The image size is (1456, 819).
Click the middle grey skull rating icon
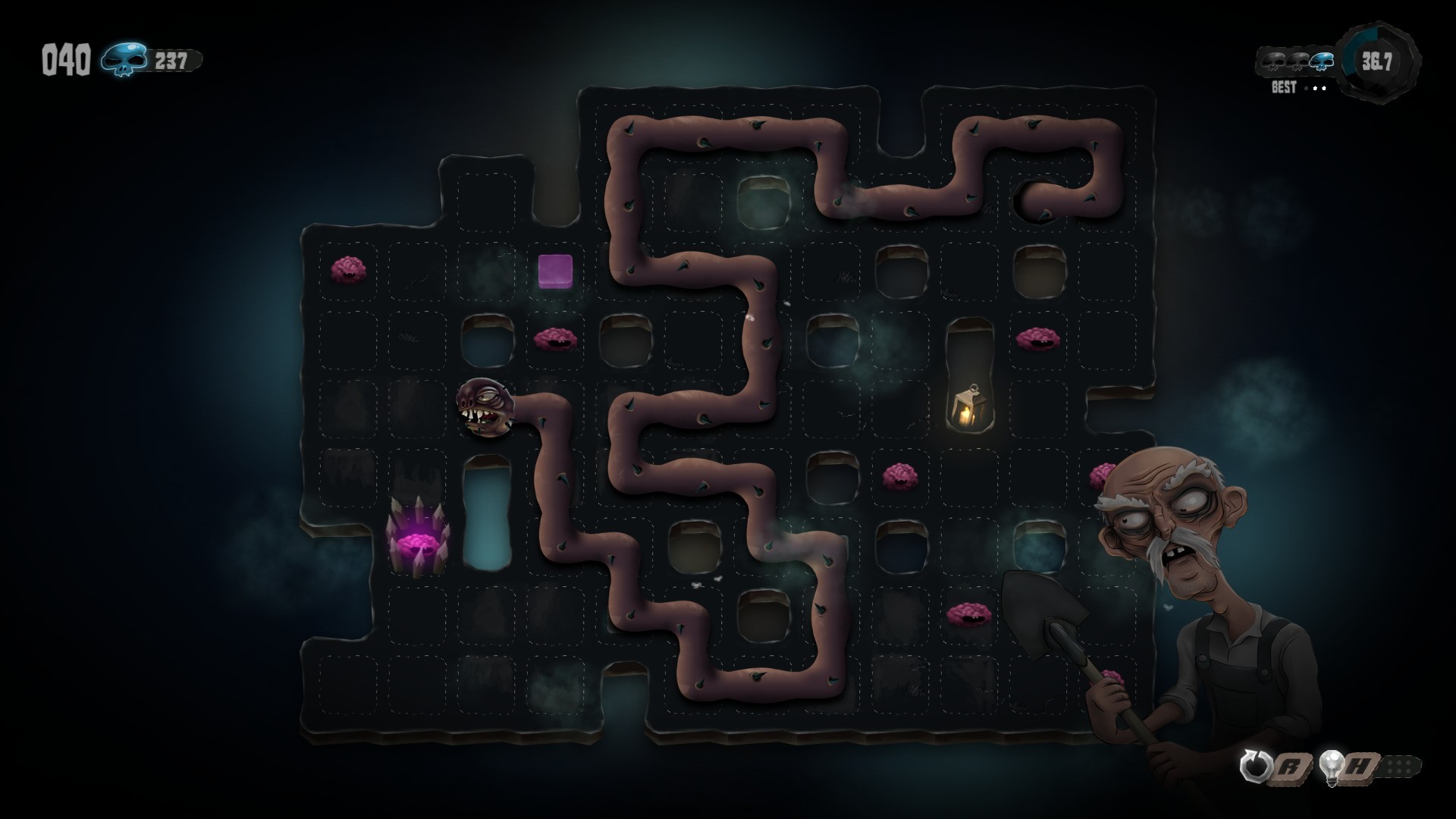(x=1296, y=62)
